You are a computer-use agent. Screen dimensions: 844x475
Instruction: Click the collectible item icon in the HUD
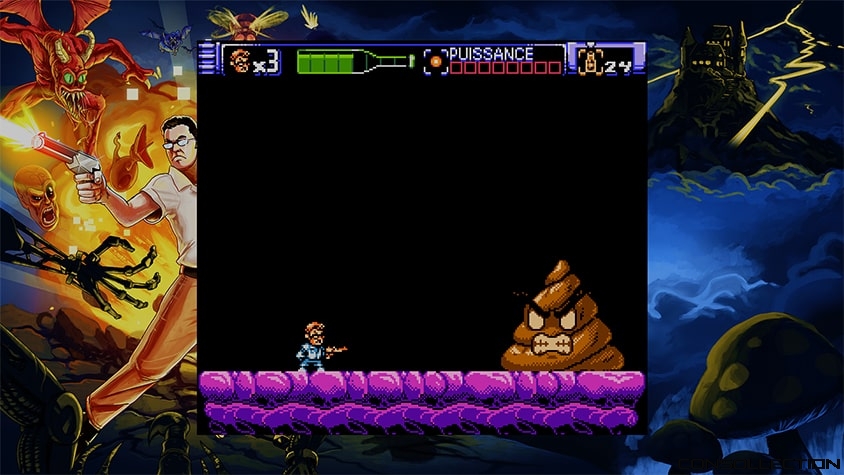tap(589, 60)
